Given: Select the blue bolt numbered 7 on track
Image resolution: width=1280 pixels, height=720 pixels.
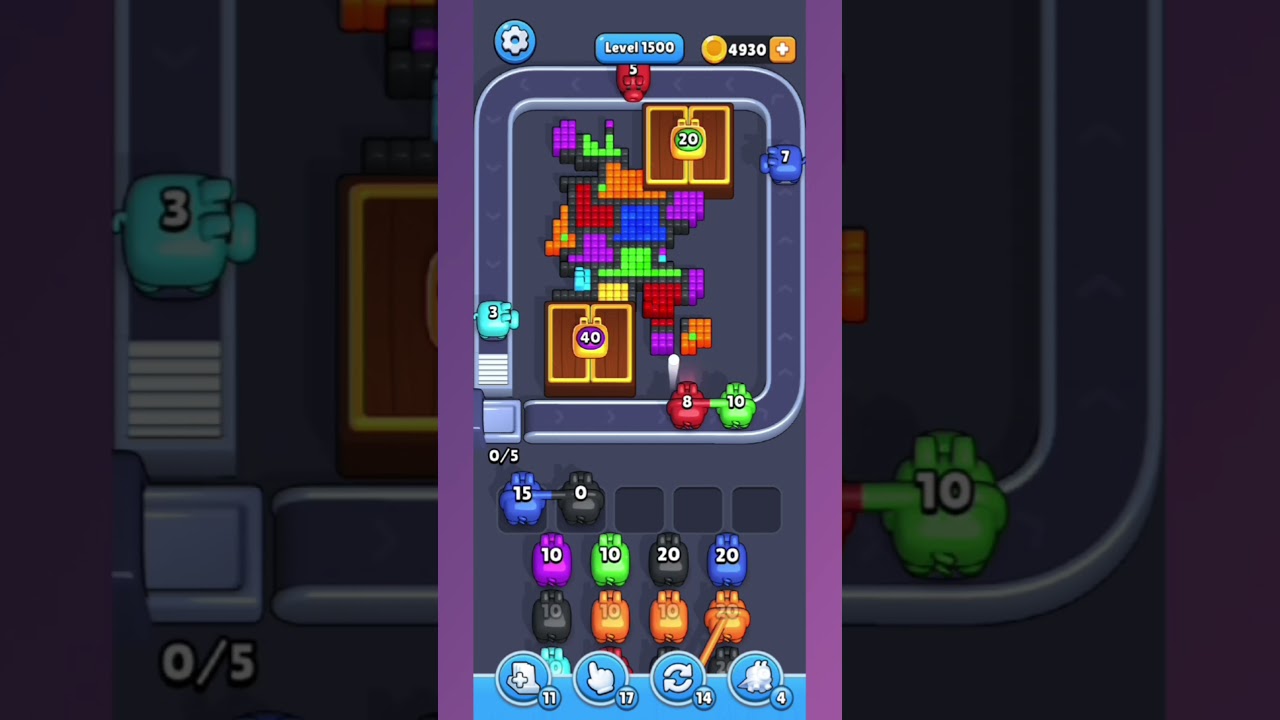Looking at the screenshot, I should click(x=782, y=163).
